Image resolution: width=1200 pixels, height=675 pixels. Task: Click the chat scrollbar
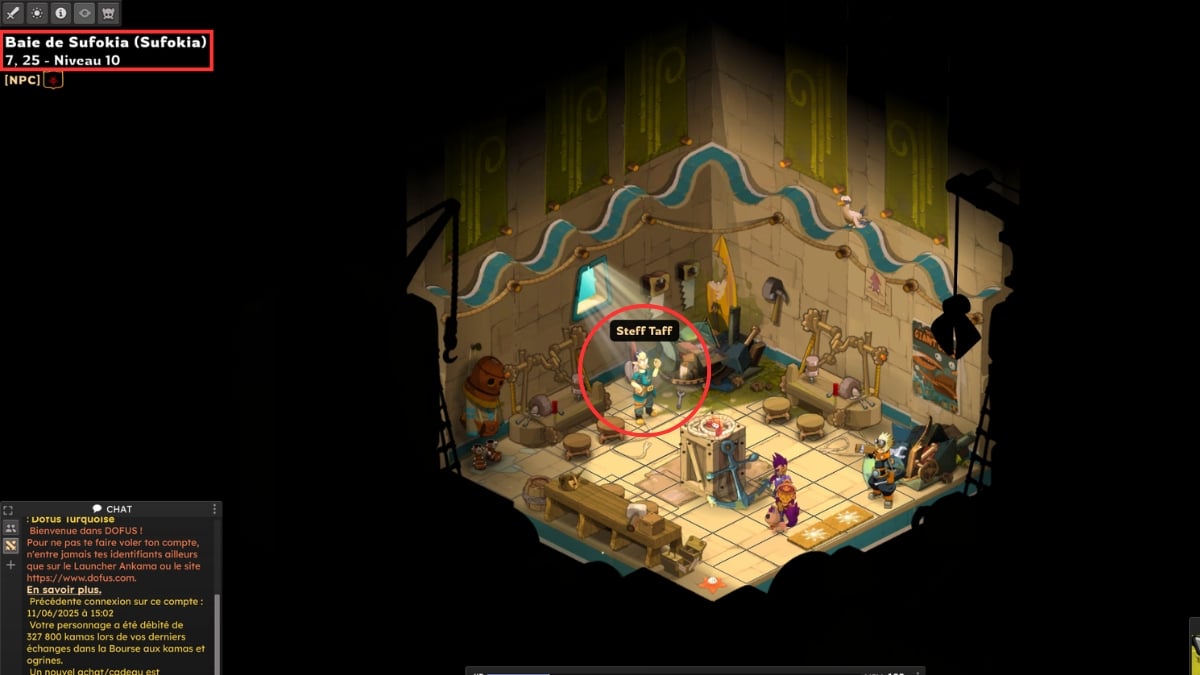click(217, 630)
